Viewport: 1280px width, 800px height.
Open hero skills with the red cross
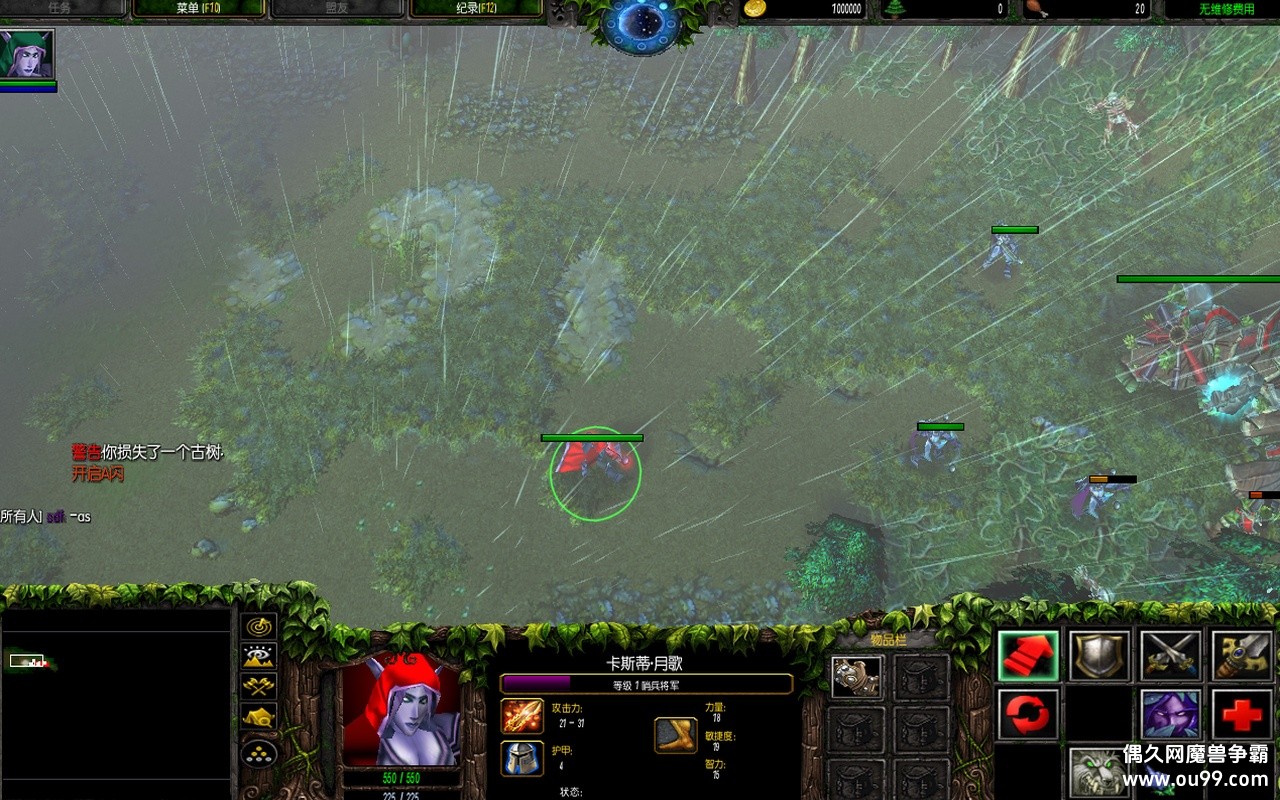tap(1242, 715)
